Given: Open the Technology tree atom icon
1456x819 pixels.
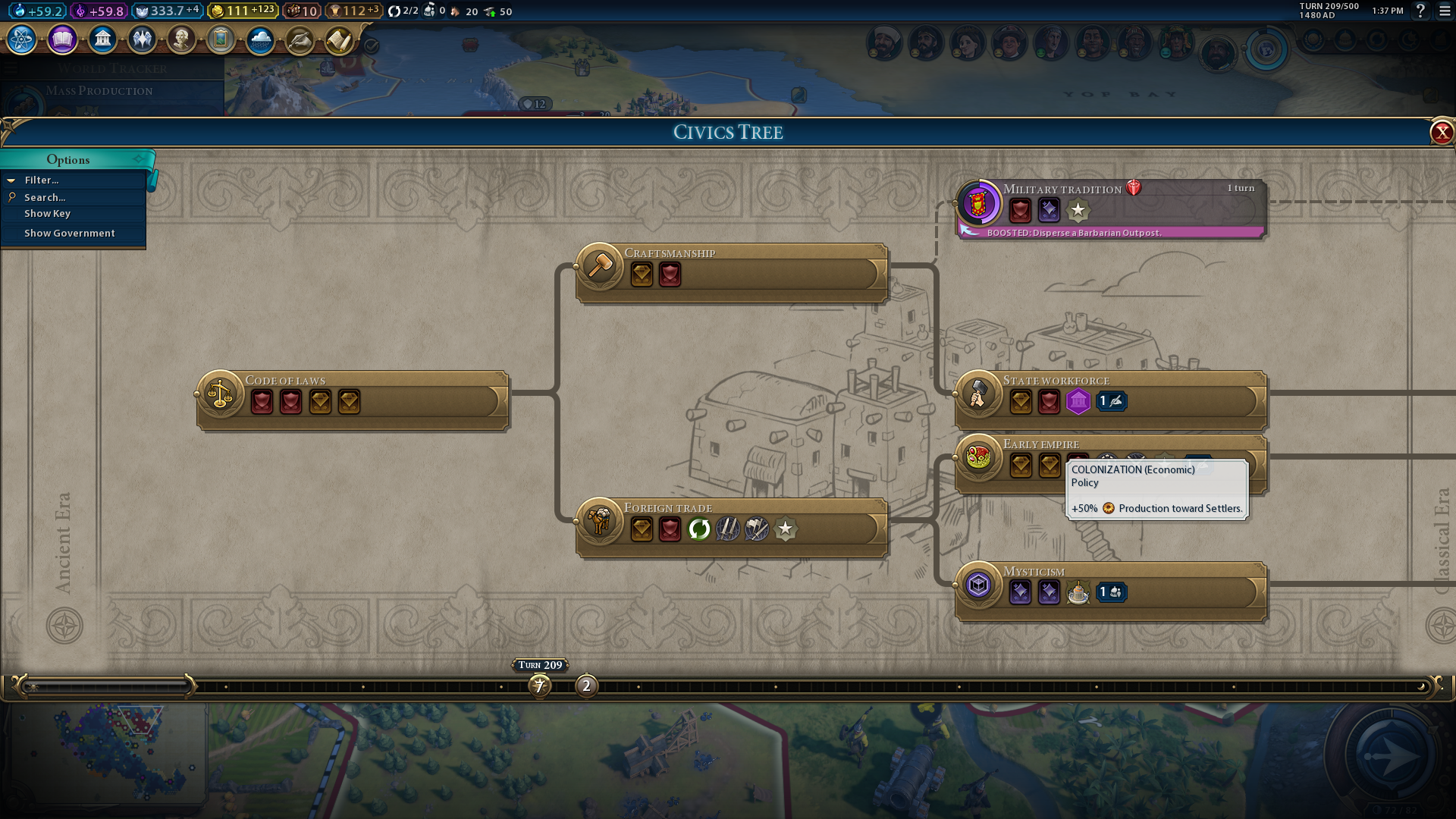Looking at the screenshot, I should pyautogui.click(x=22, y=39).
